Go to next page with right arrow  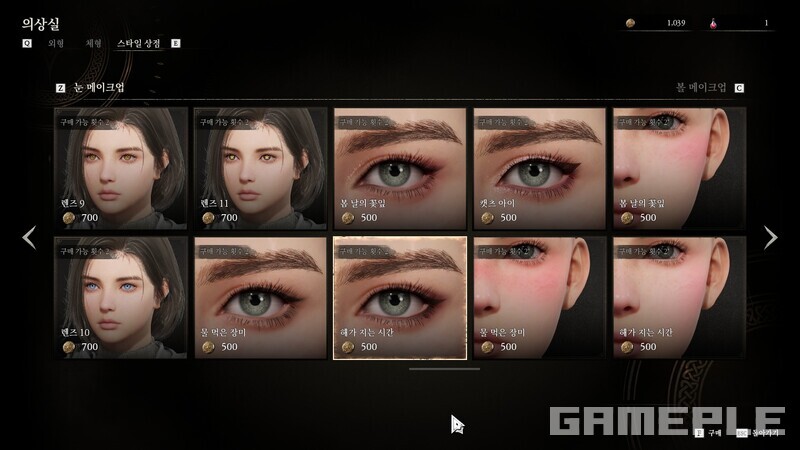(x=770, y=237)
